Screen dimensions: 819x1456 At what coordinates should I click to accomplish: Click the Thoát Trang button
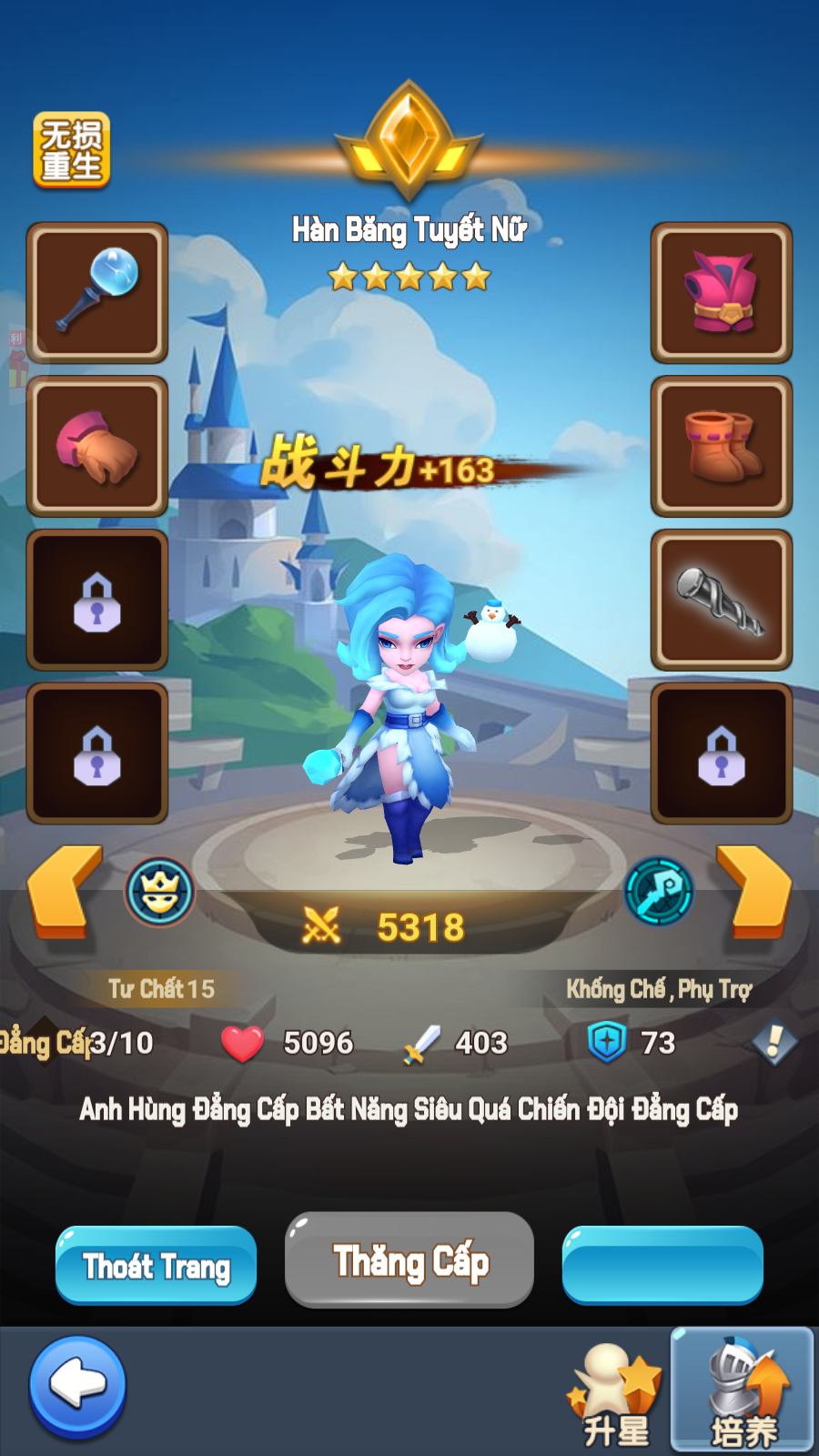156,1265
